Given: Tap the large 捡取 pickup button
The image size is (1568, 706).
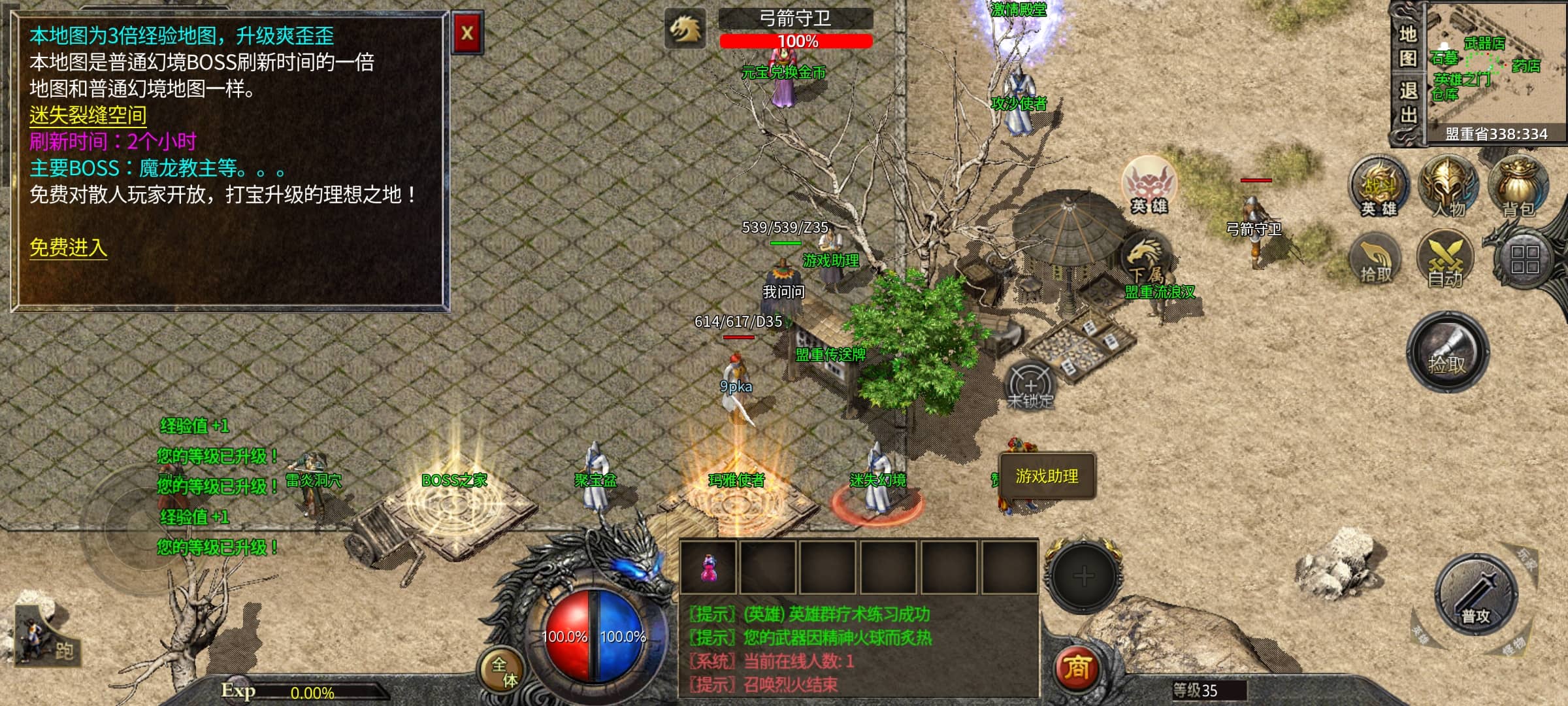Looking at the screenshot, I should click(x=1447, y=352).
